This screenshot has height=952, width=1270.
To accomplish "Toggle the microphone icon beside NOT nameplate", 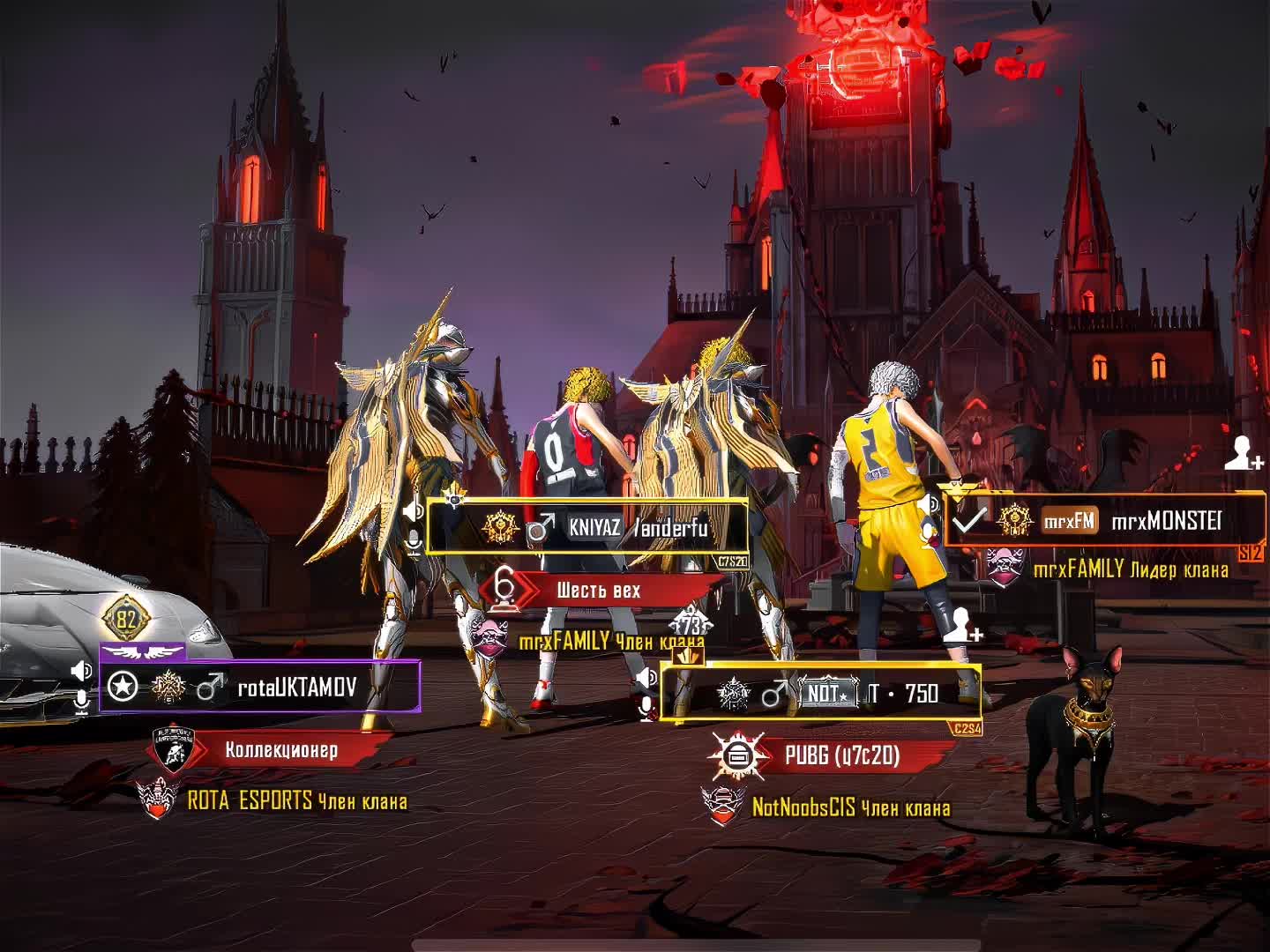I will (646, 706).
